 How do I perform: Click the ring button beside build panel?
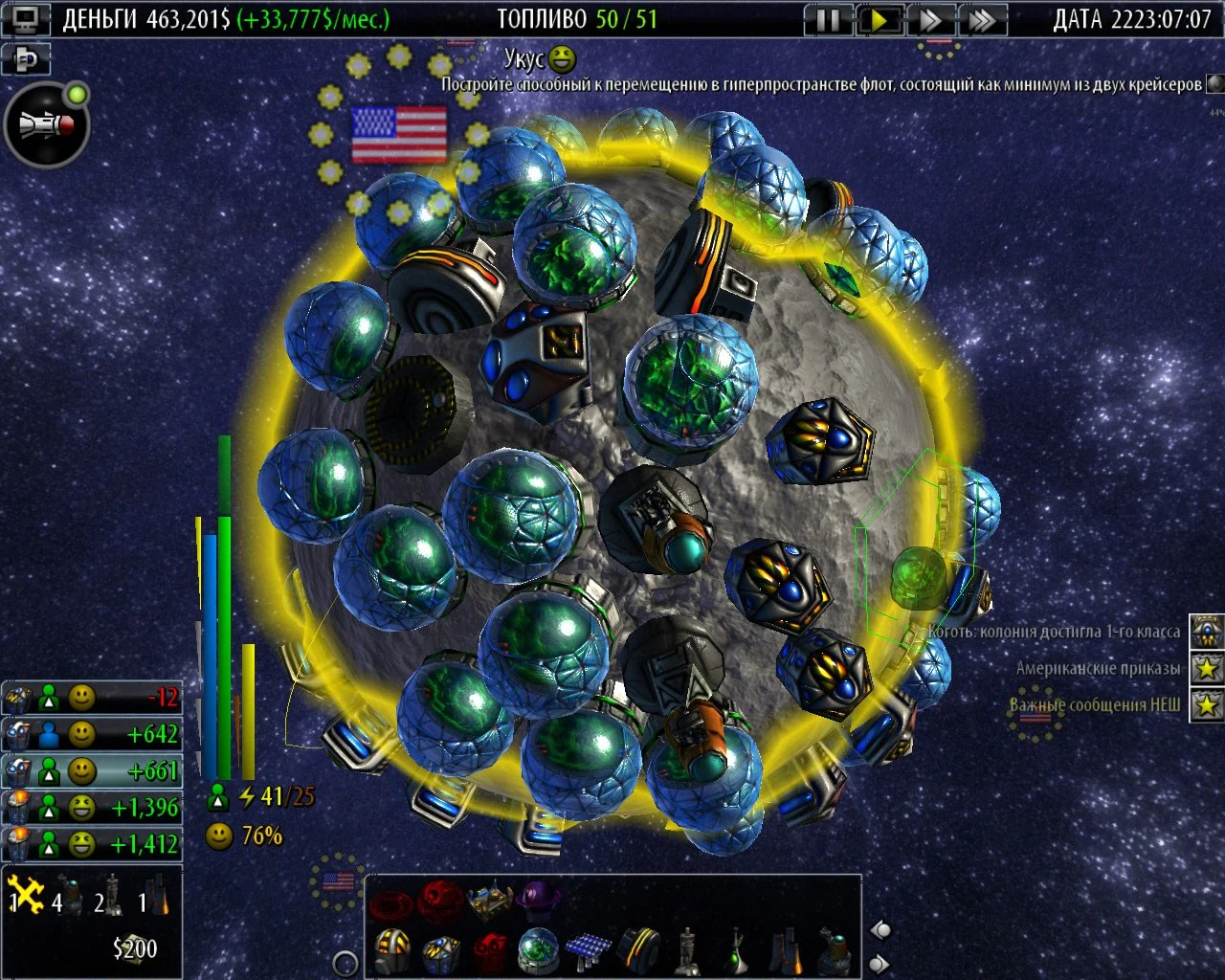[x=345, y=963]
